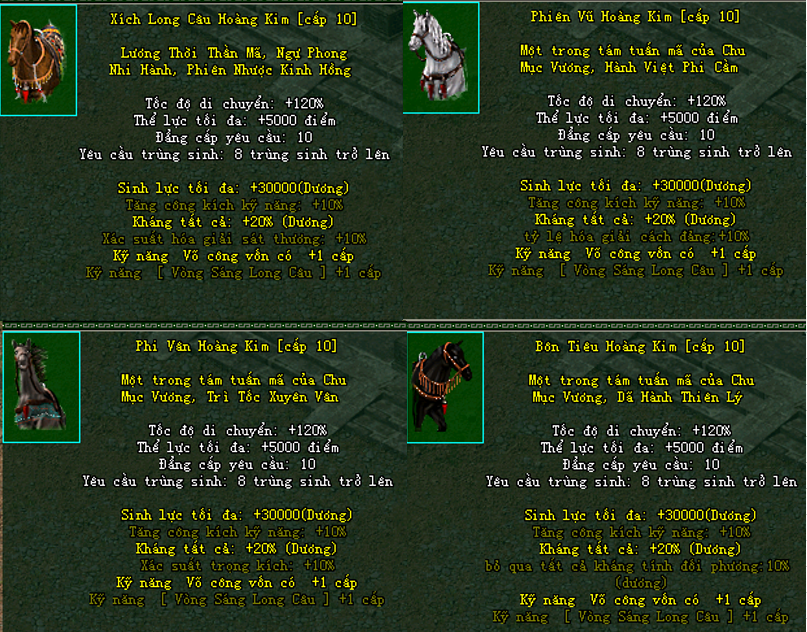Select the Xích Long Câu brown horse icon

pyautogui.click(x=38, y=60)
